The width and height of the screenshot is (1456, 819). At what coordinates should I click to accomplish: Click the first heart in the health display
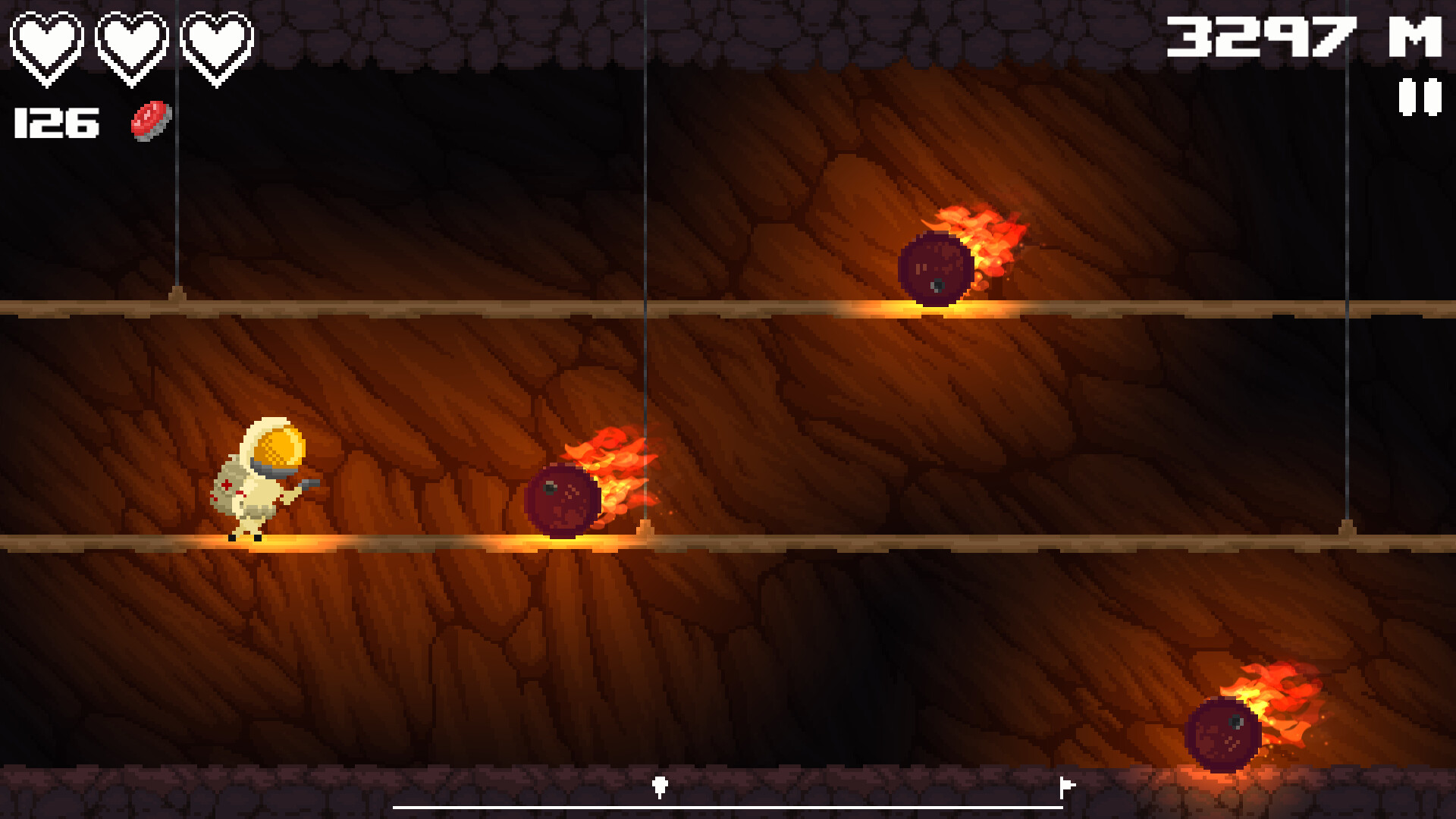[47, 42]
